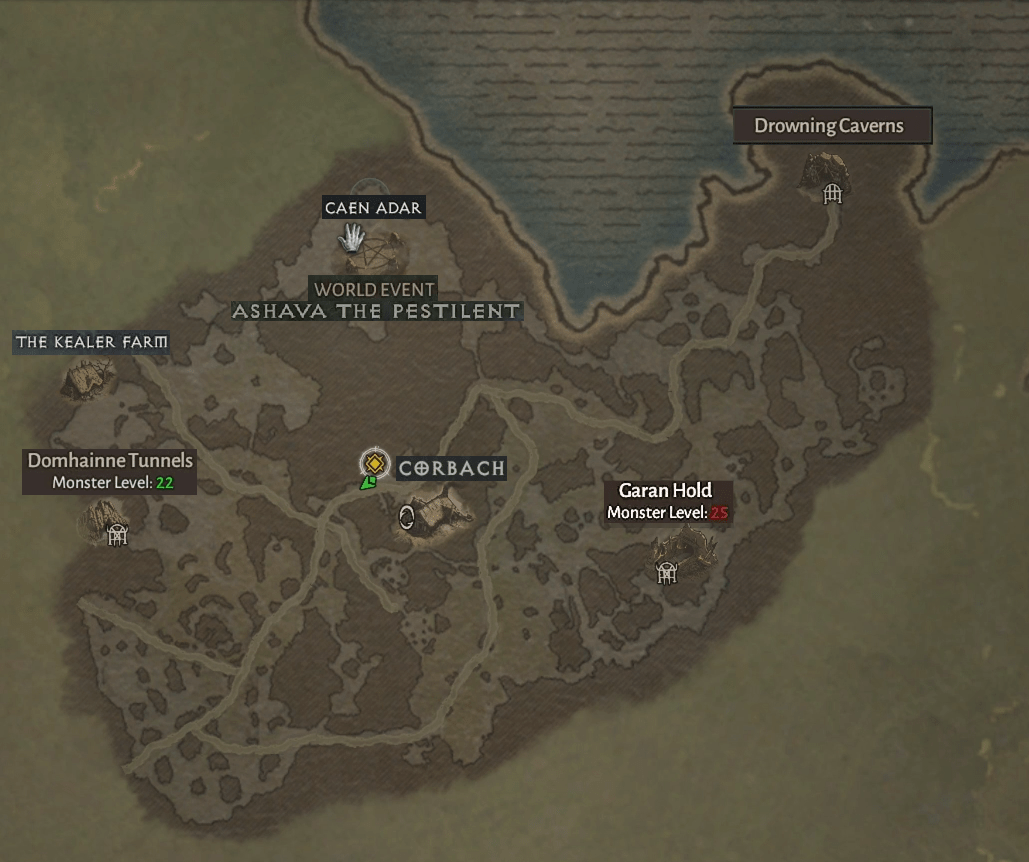The height and width of the screenshot is (862, 1029).
Task: Click the Drowning Caverns name label
Action: click(831, 126)
